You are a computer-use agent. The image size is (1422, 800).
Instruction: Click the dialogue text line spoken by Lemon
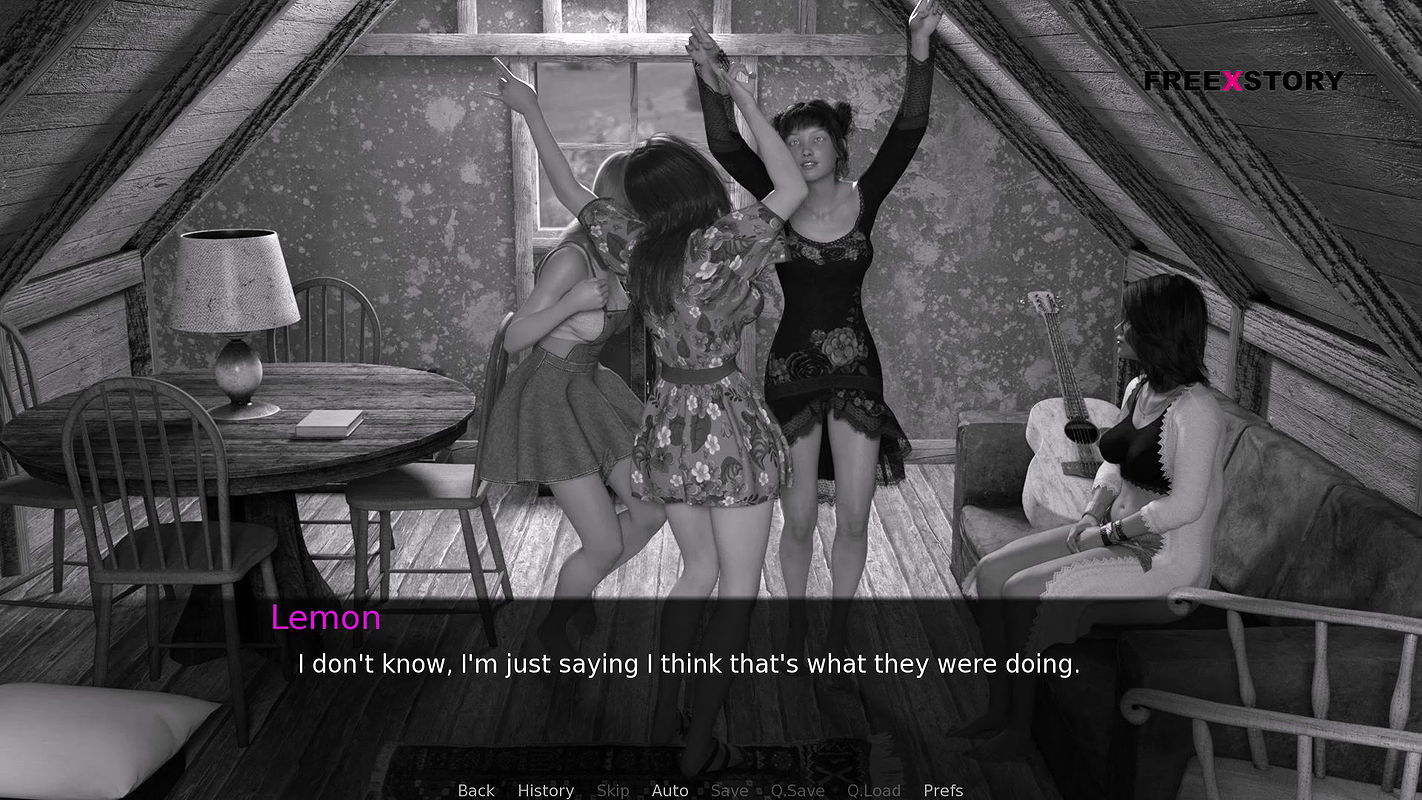click(689, 663)
